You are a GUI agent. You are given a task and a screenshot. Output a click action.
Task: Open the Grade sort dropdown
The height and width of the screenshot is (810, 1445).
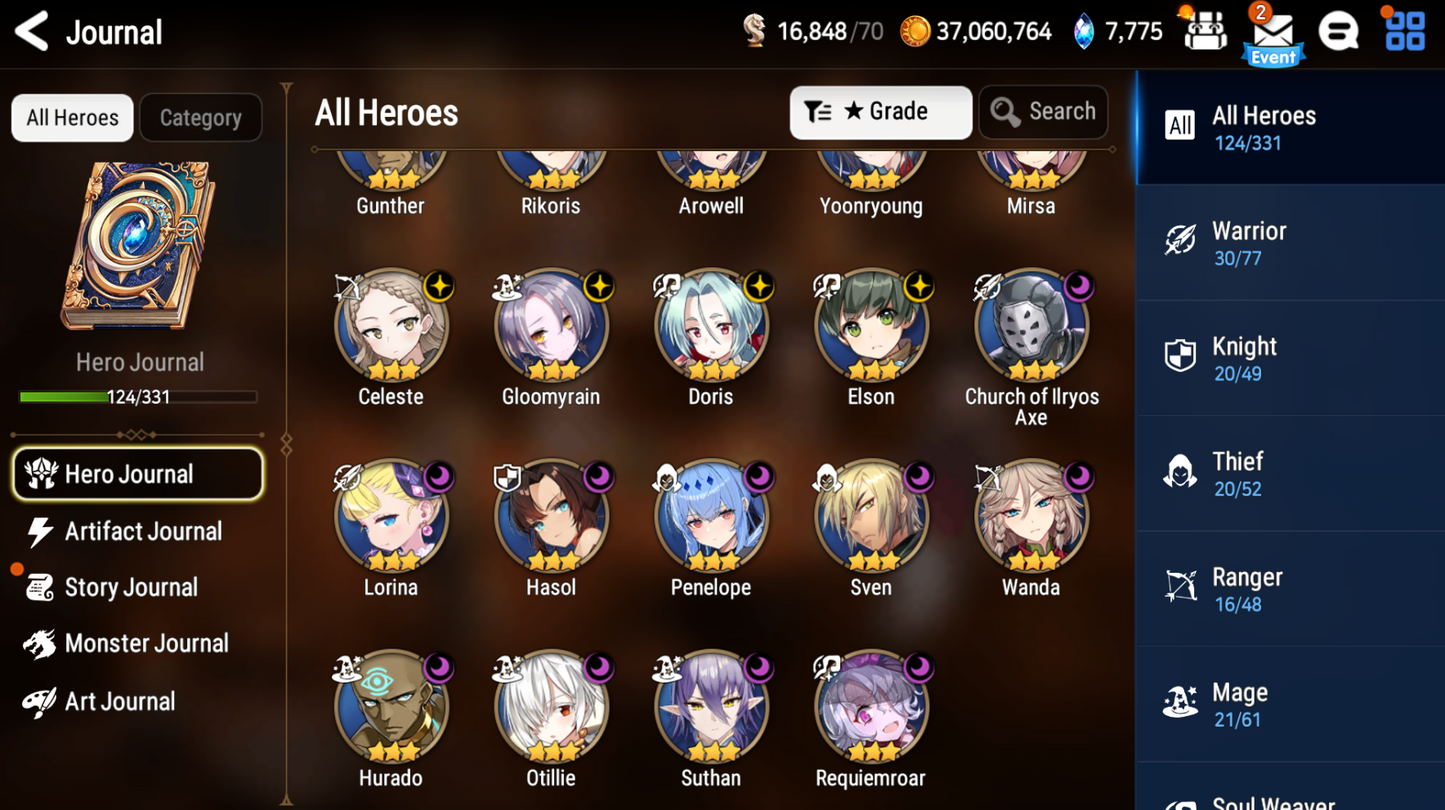880,112
